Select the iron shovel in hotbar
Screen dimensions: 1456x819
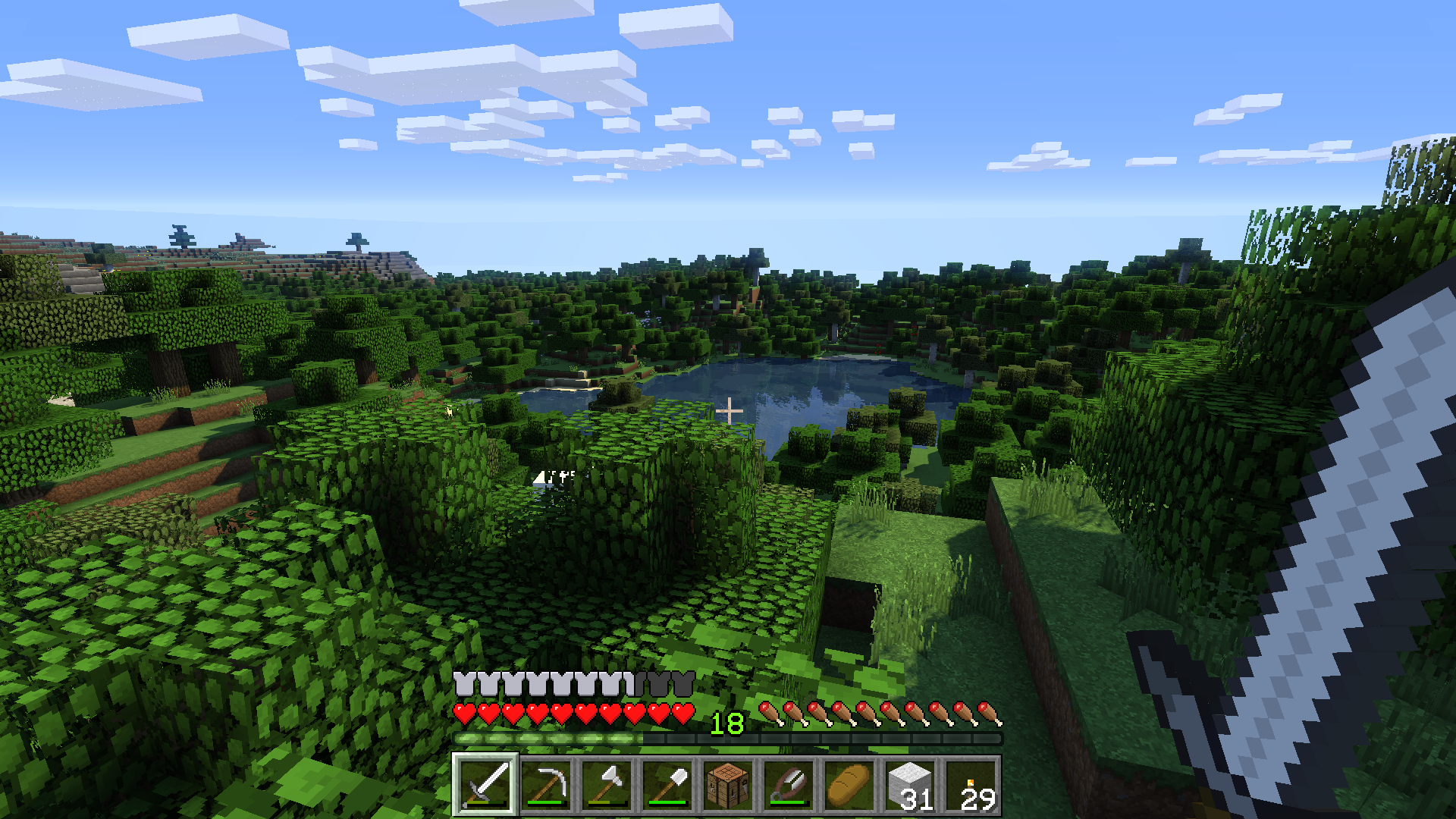click(x=667, y=784)
